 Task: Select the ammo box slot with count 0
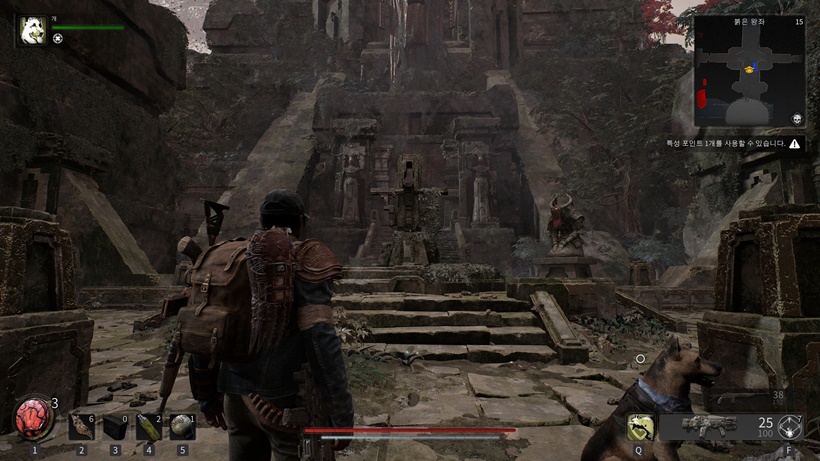coord(115,426)
